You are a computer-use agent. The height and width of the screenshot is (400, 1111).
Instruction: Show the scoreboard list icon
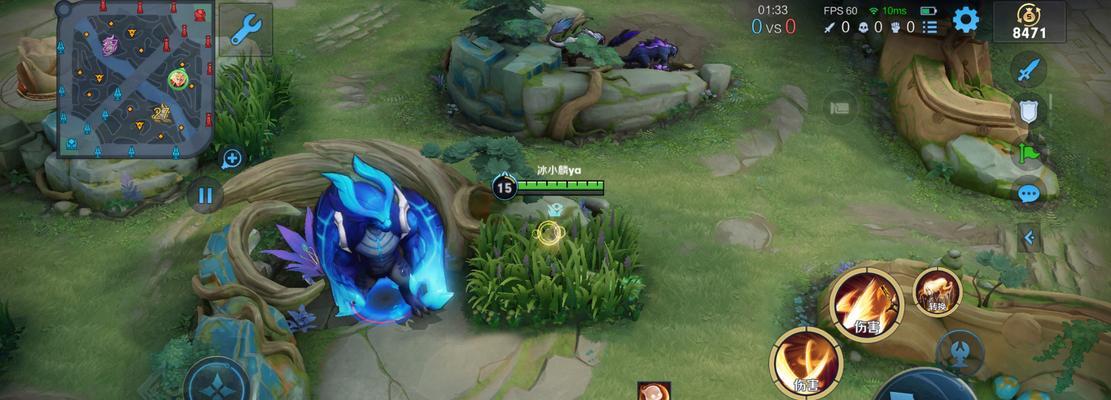(930, 28)
